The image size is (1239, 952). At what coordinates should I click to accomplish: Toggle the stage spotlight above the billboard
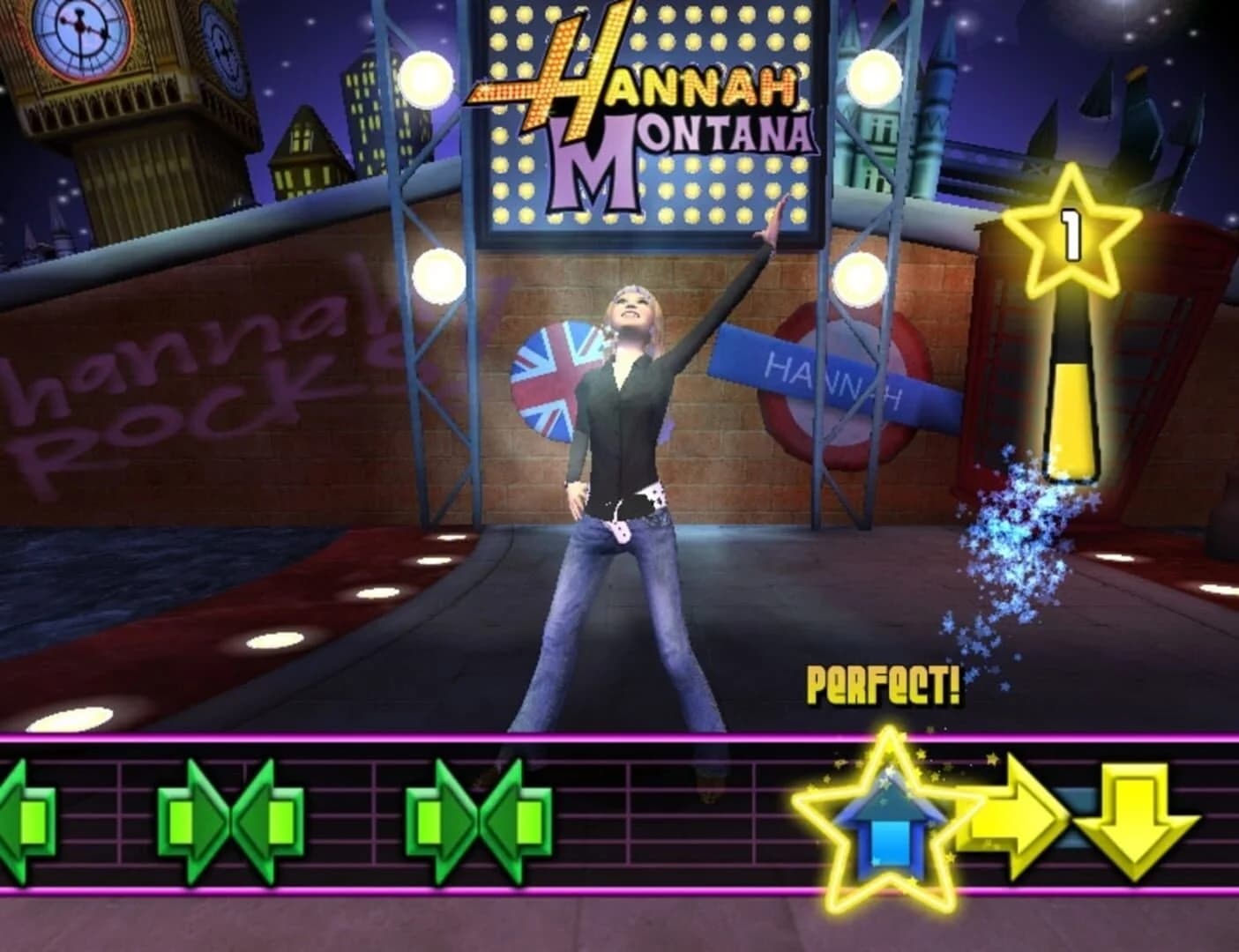pyautogui.click(x=430, y=79)
